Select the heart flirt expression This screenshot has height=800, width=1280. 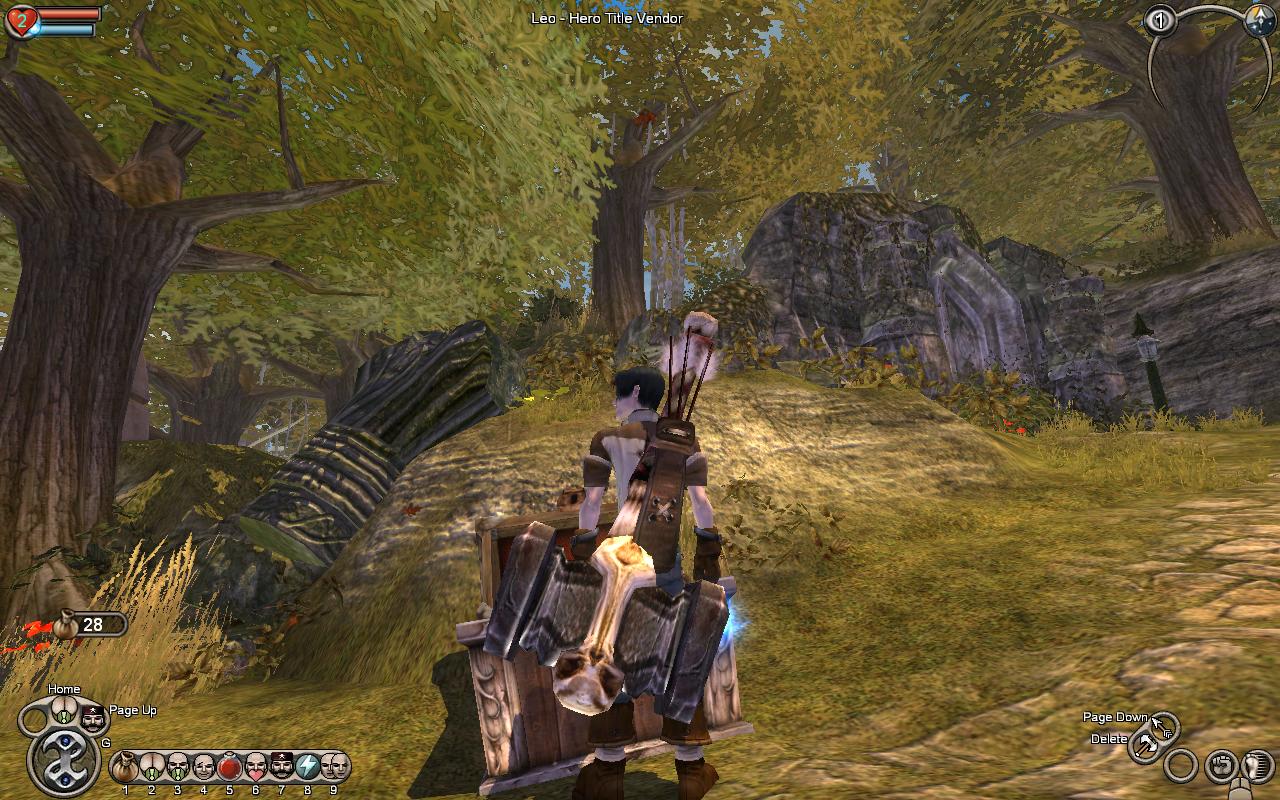click(255, 768)
